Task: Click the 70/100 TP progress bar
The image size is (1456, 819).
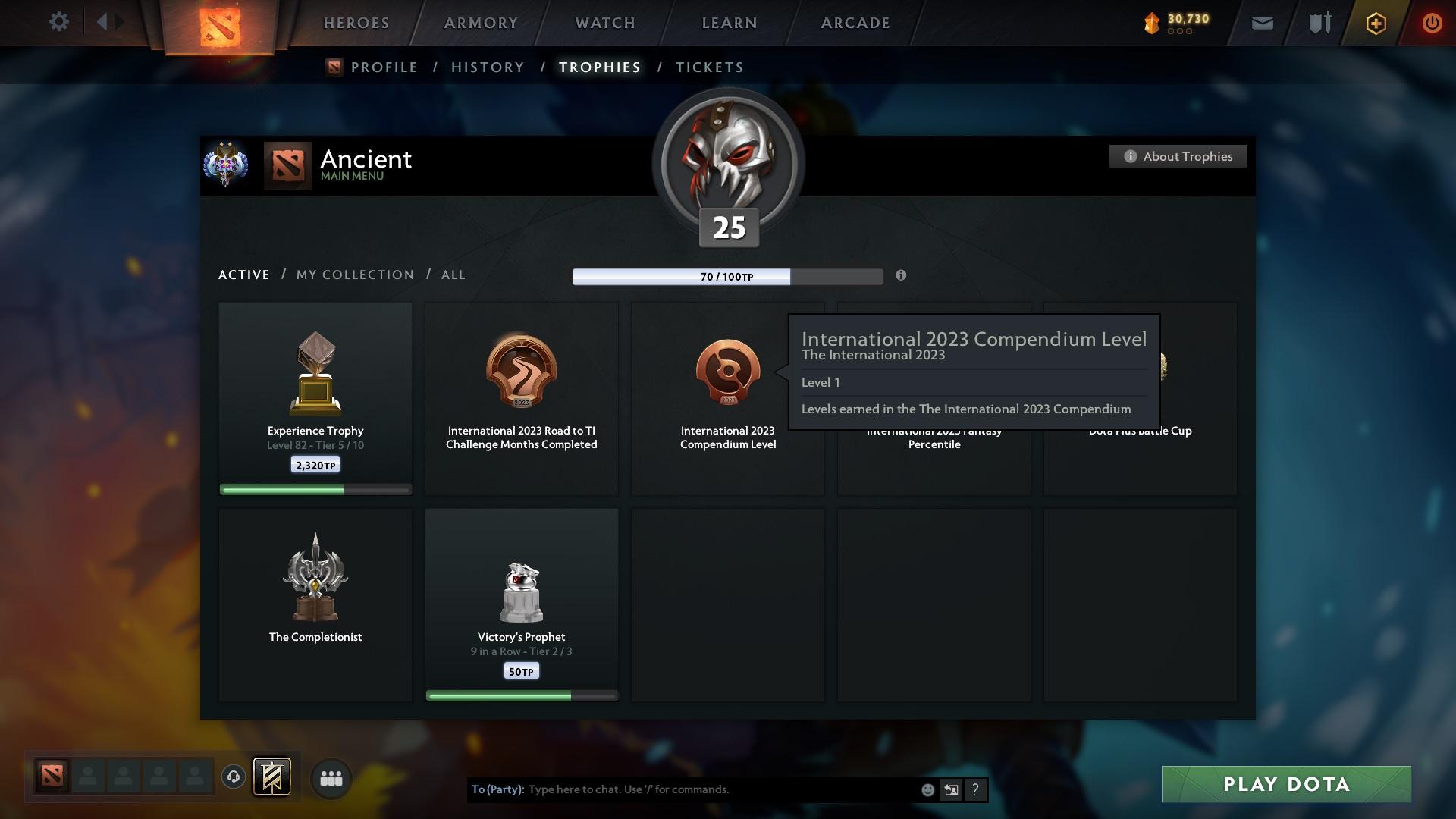Action: [x=727, y=276]
